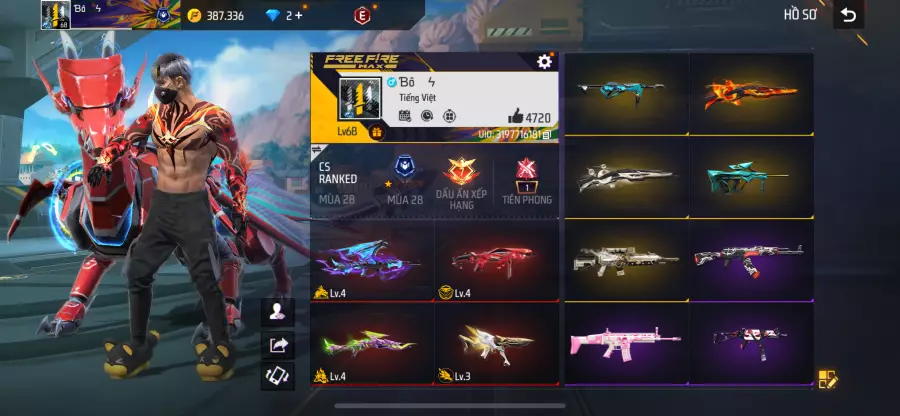Tap the thumbs-up like button
This screenshot has height=416, width=900.
click(515, 116)
